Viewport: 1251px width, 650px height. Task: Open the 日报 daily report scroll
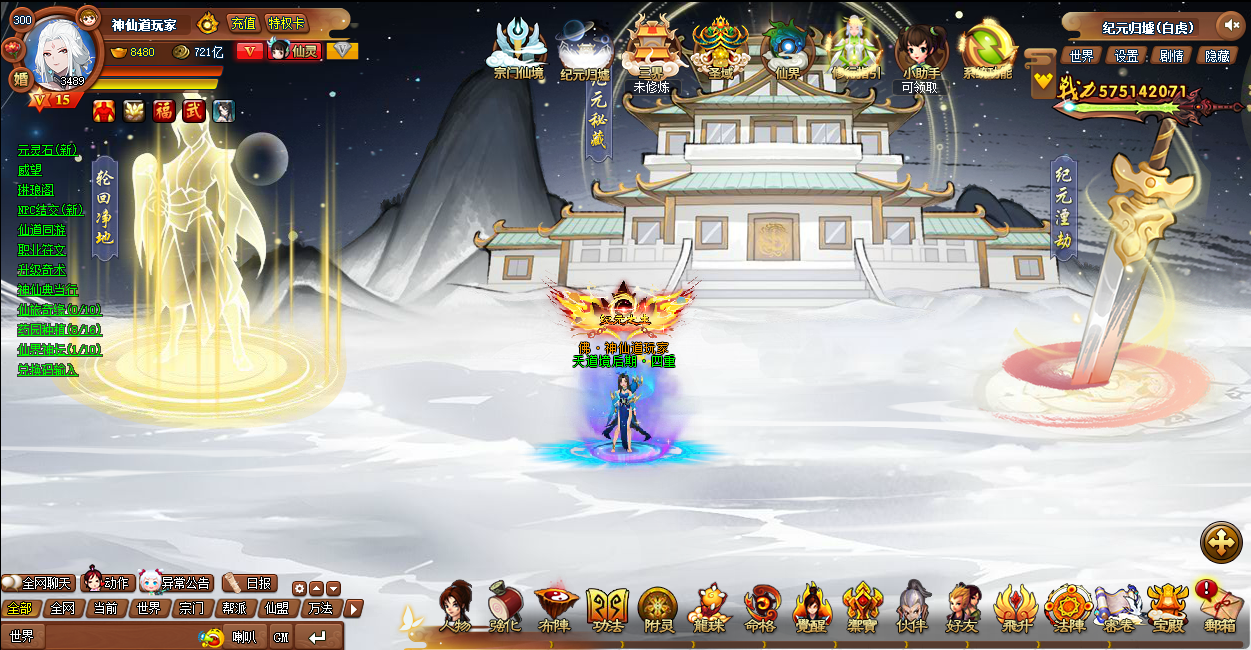pyautogui.click(x=250, y=583)
